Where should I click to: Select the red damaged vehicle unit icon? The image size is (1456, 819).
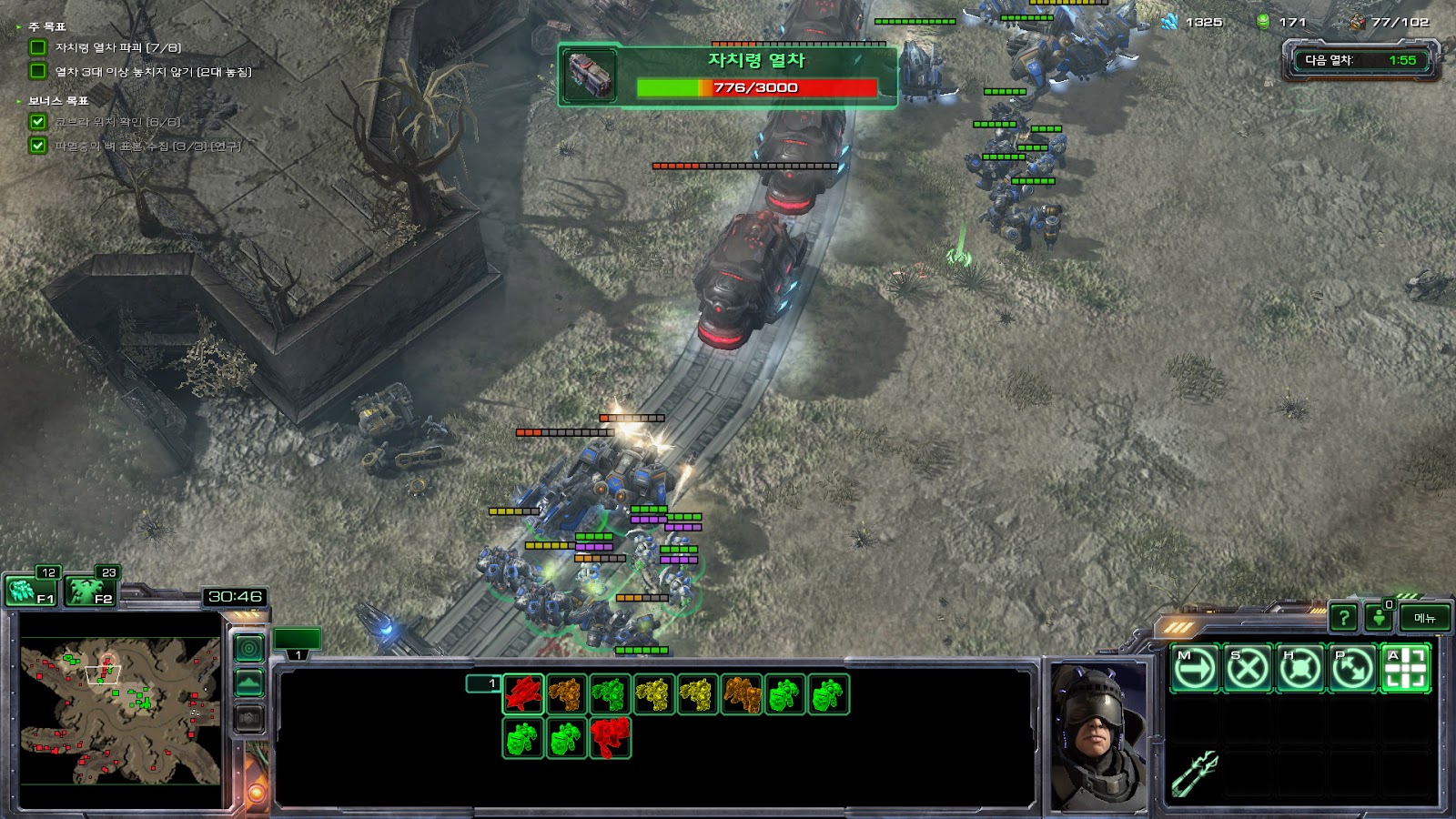tap(523, 694)
